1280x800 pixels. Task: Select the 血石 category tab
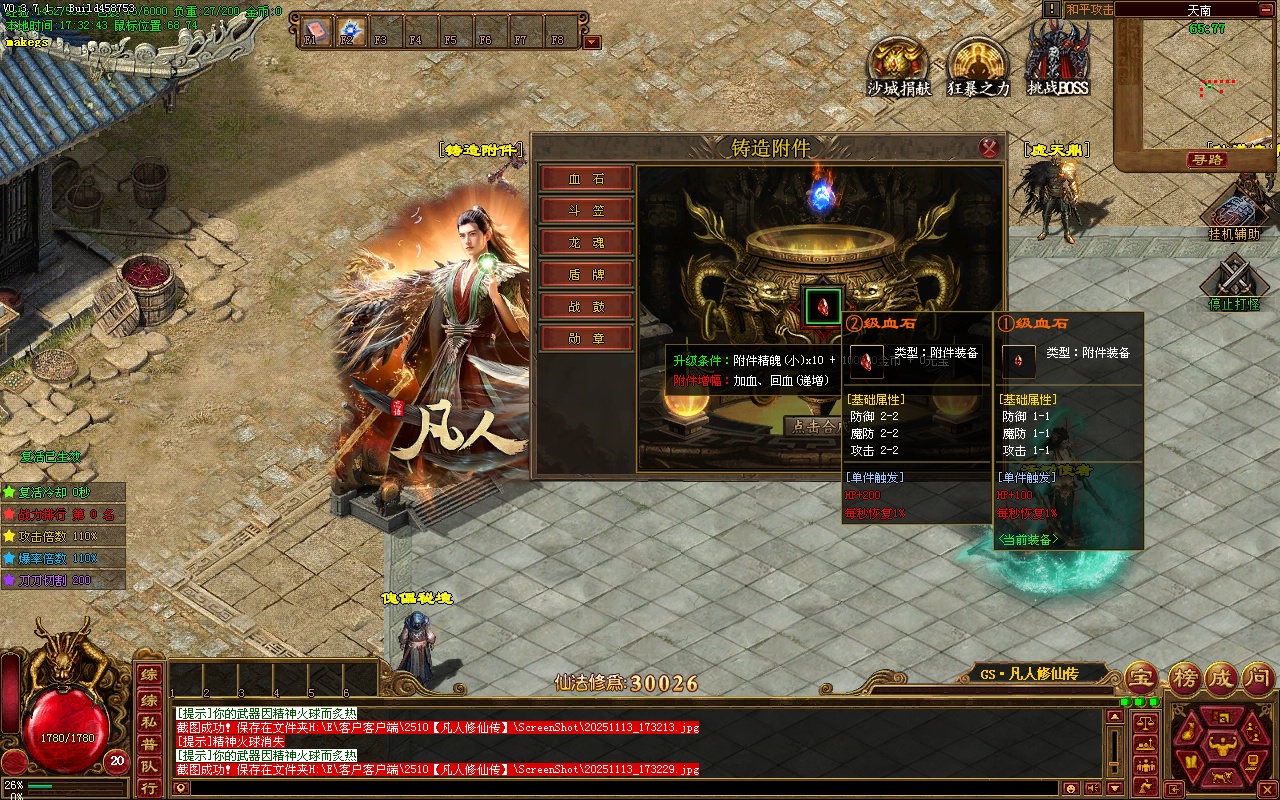tap(587, 179)
